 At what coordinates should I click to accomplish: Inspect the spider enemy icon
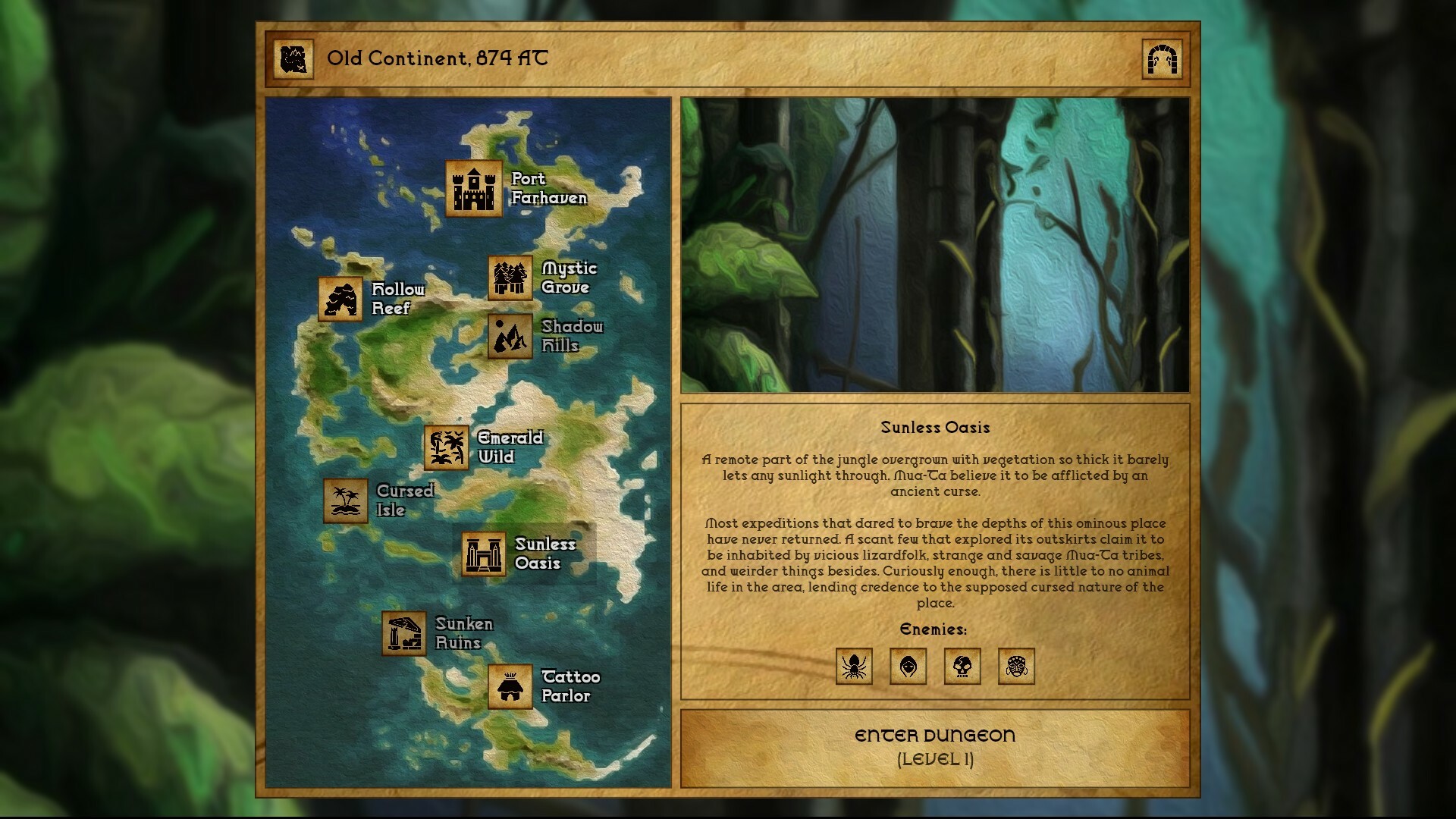pyautogui.click(x=852, y=667)
